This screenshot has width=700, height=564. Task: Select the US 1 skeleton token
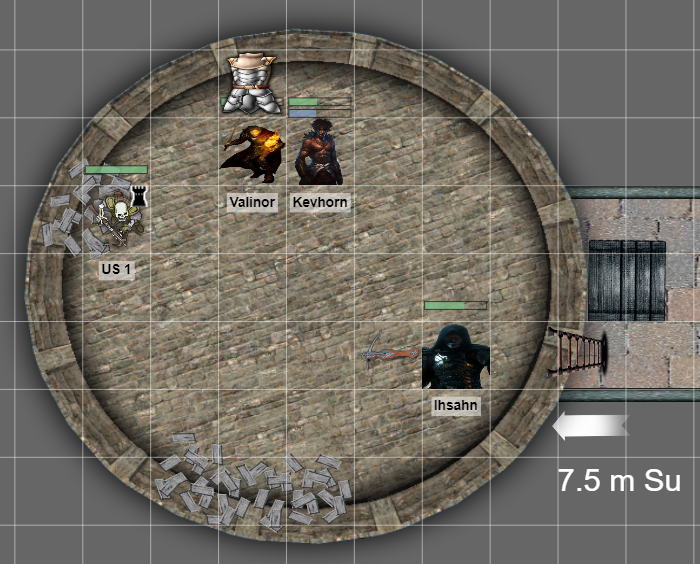point(116,222)
